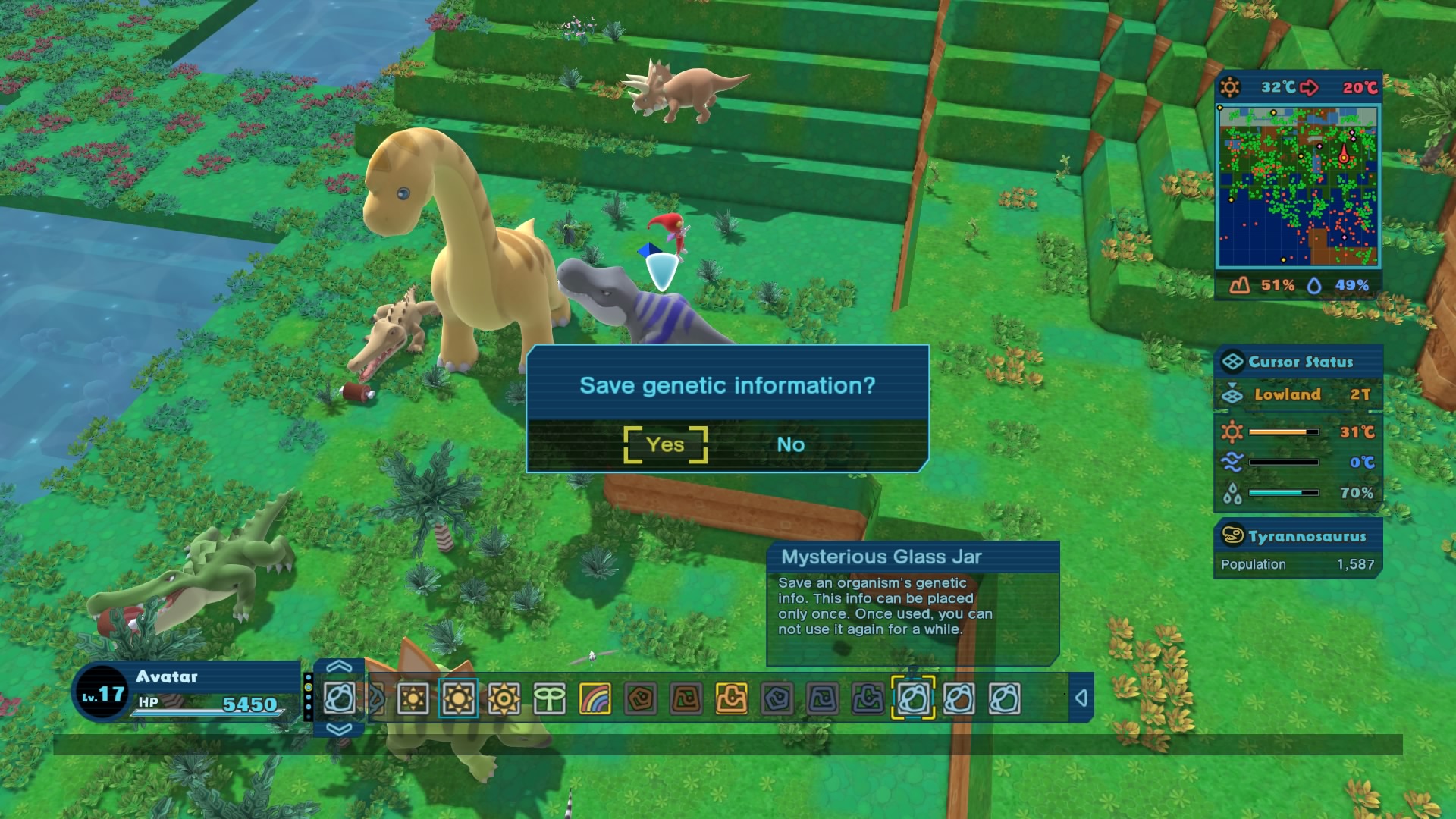This screenshot has height=819, width=1456.
Task: Click the Cursor Status diamond icon
Action: pos(1232,362)
